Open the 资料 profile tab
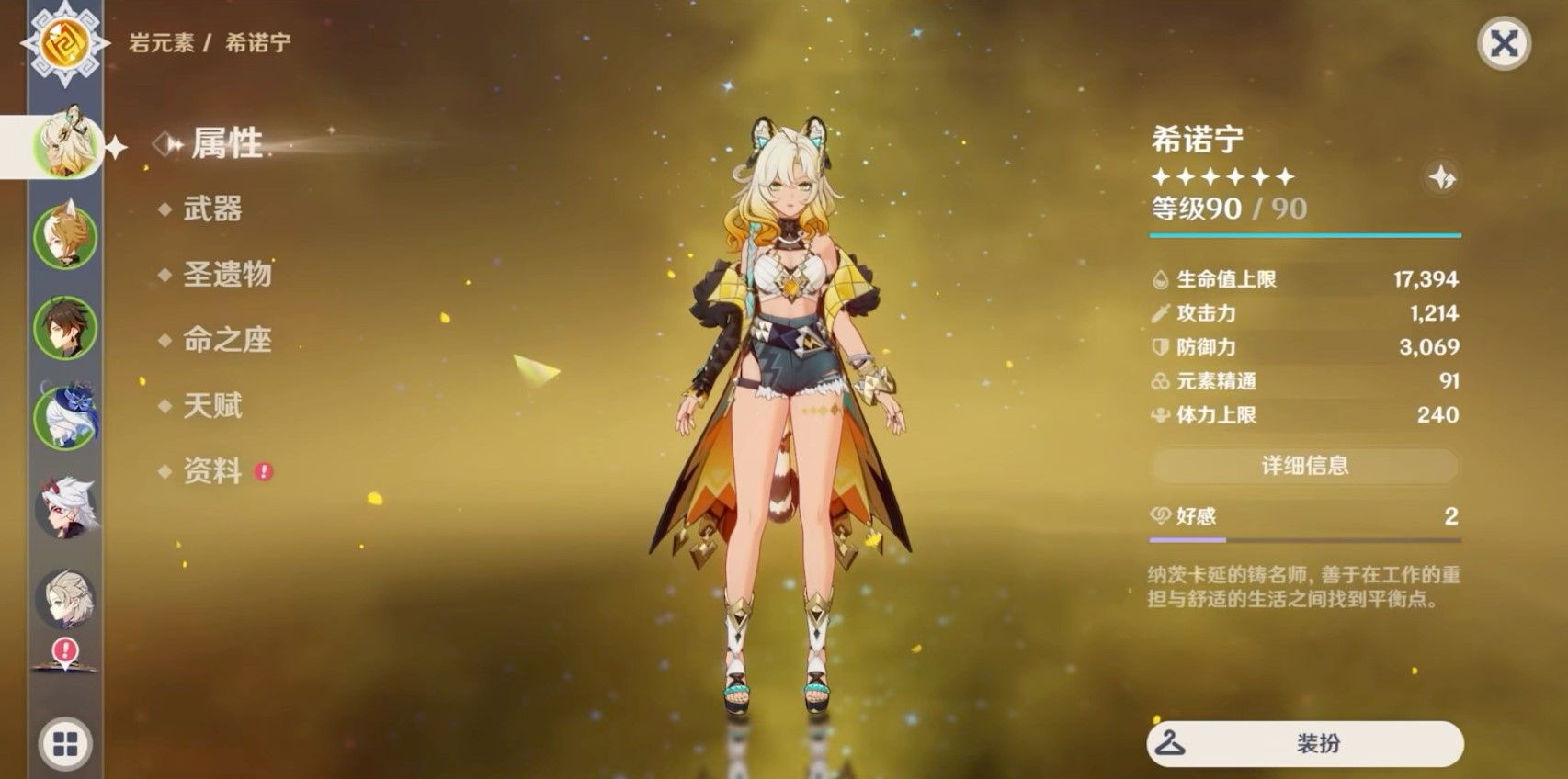 click(212, 471)
